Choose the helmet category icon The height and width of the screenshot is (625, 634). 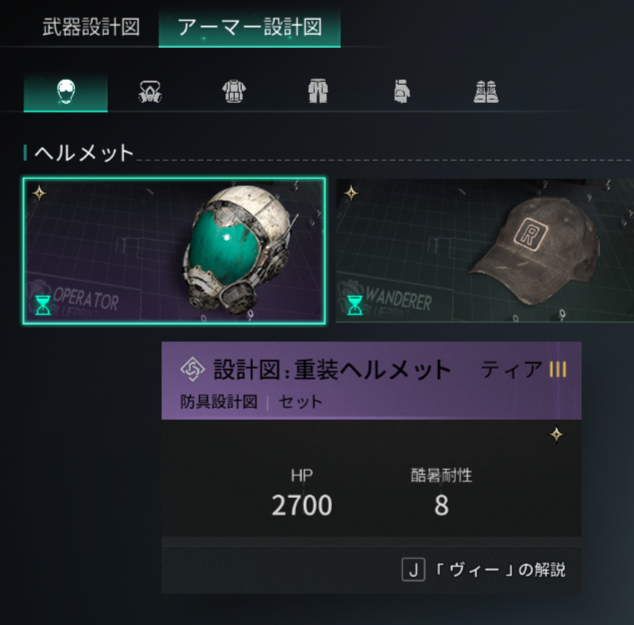coord(66,92)
